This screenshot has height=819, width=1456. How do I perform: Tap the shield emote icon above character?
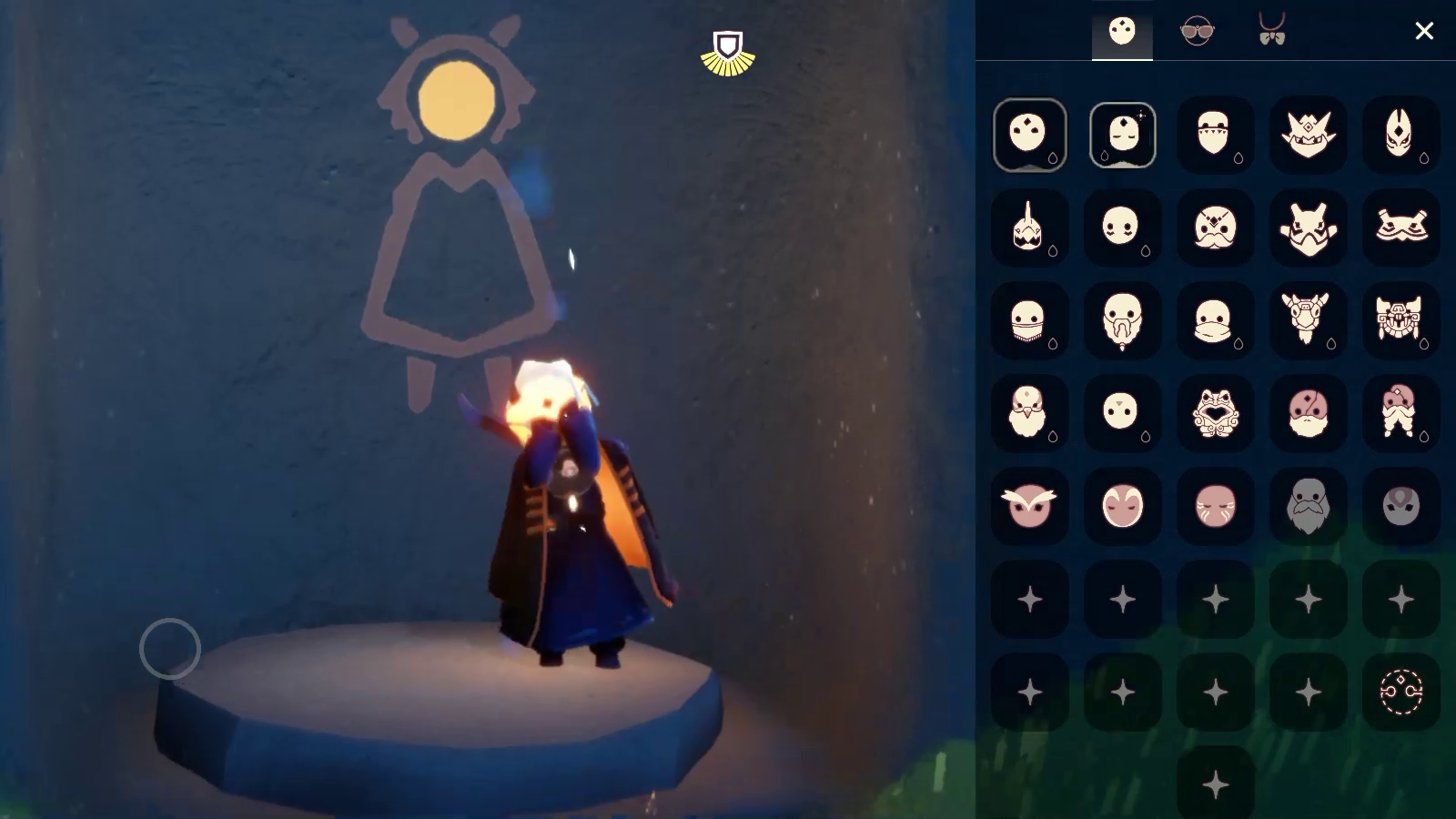pos(728,53)
